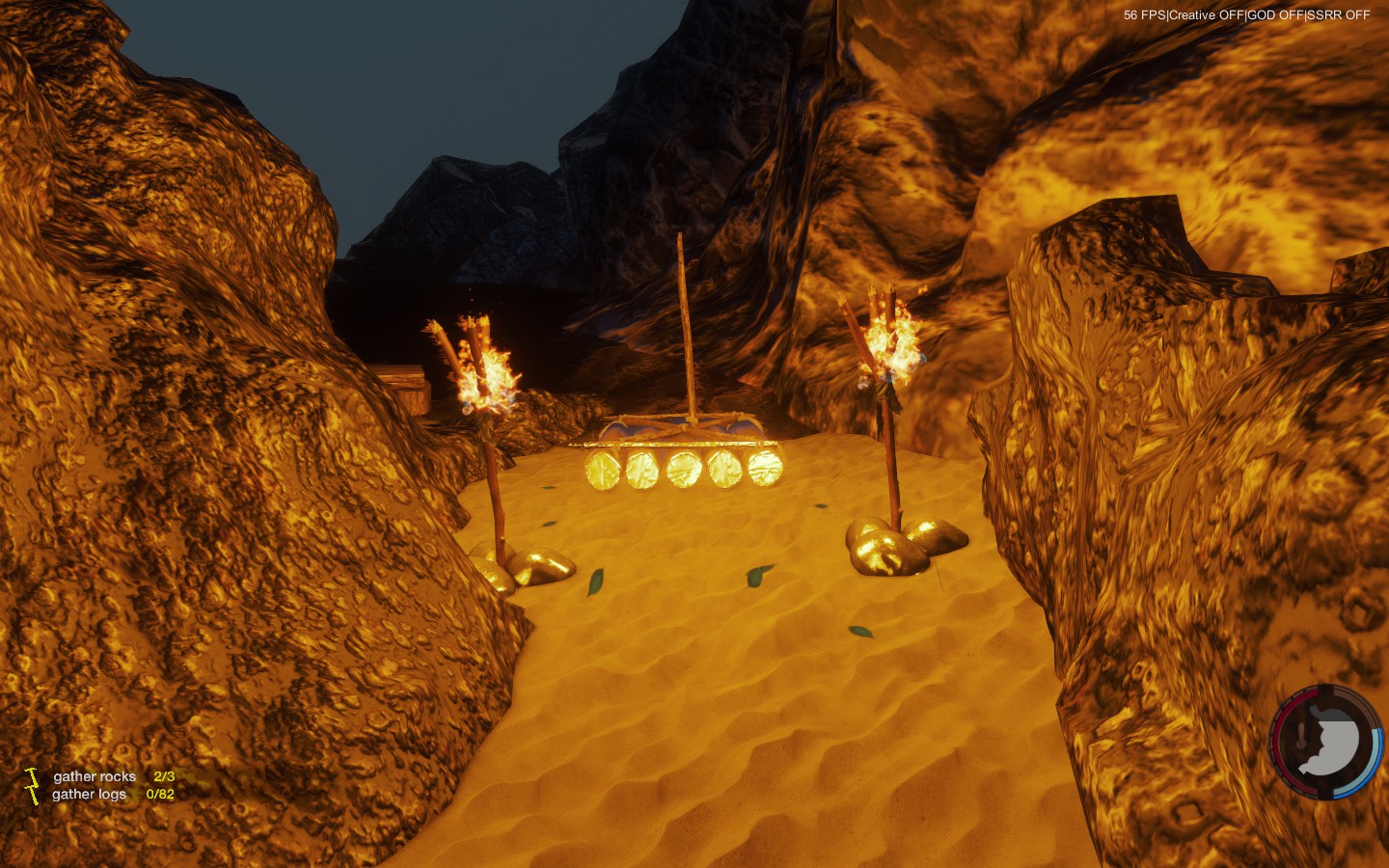
Task: Select the gather logs objective entry
Action: [x=89, y=795]
